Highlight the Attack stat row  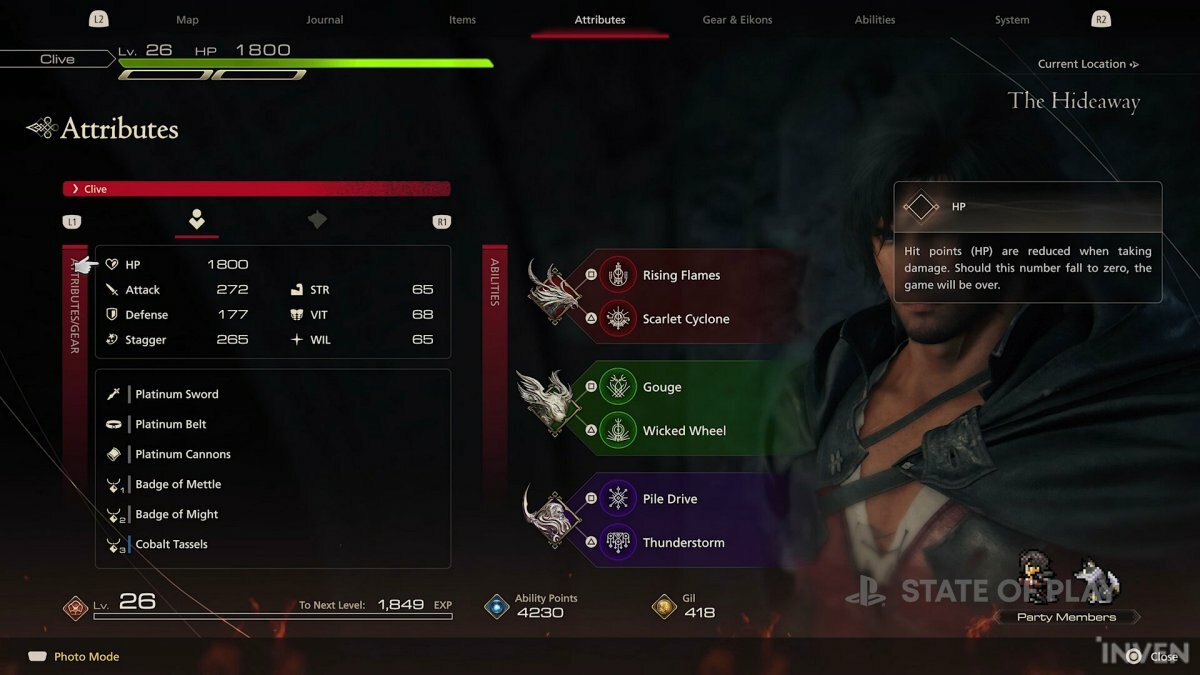(x=178, y=290)
